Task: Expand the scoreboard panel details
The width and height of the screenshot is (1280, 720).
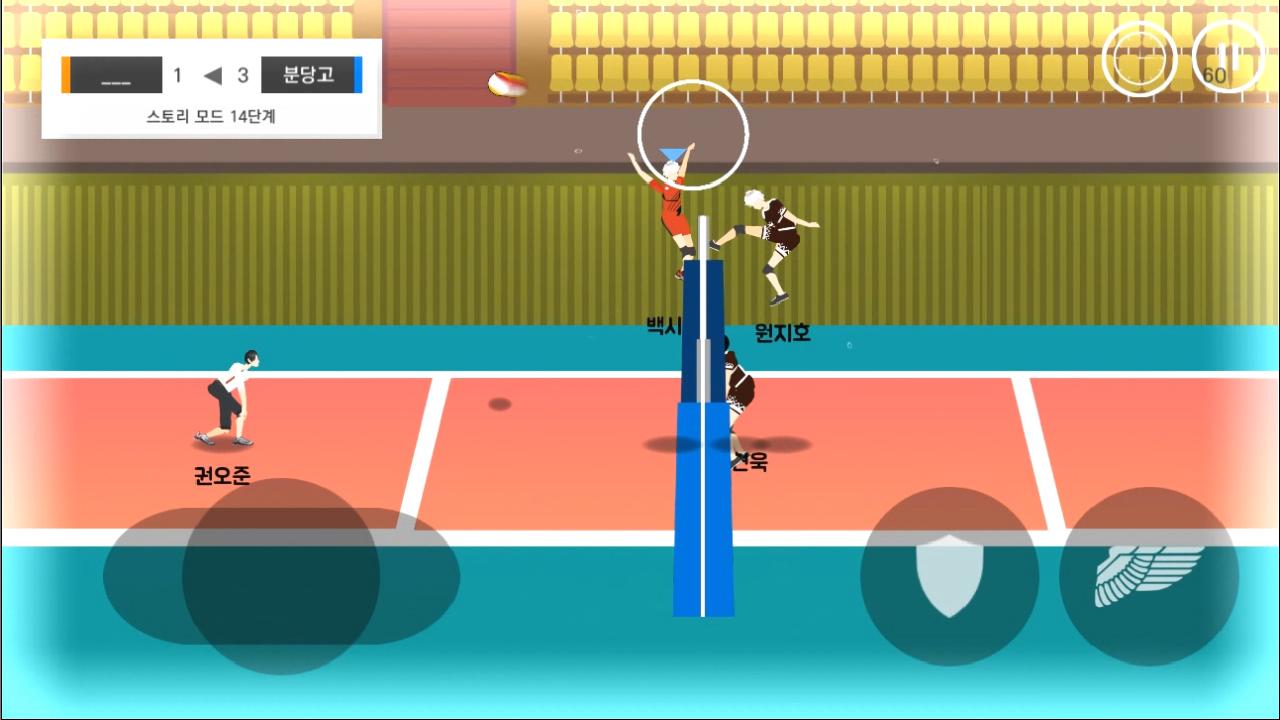Action: tap(209, 117)
